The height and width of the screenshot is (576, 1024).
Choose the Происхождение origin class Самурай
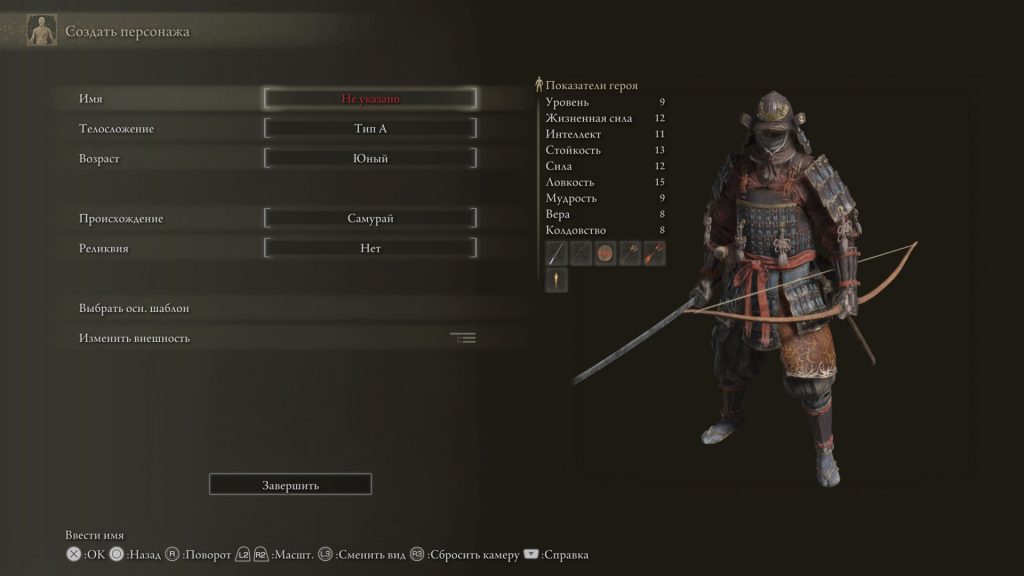[370, 218]
